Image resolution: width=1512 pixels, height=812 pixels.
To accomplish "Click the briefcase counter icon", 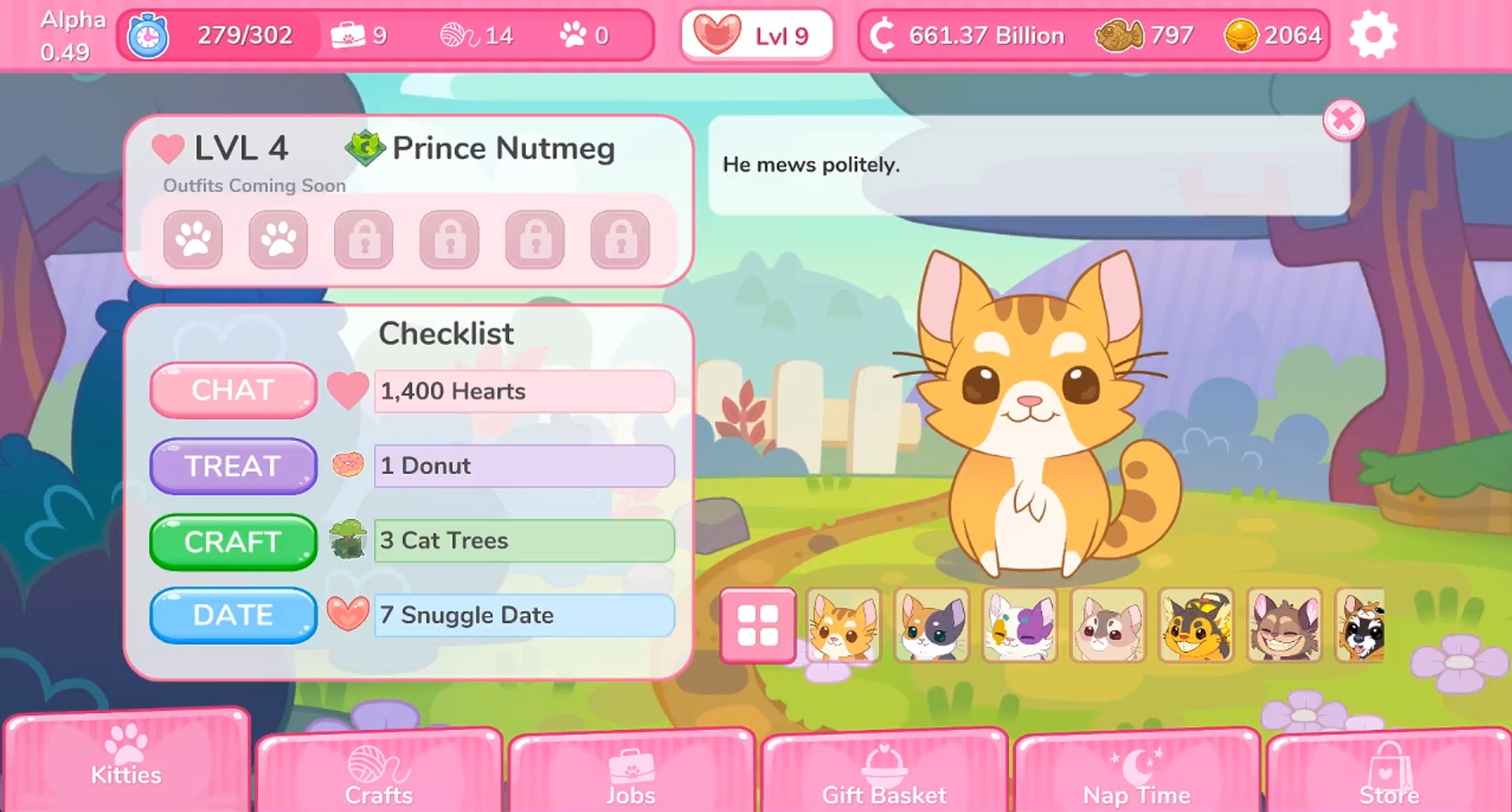I will tap(351, 33).
